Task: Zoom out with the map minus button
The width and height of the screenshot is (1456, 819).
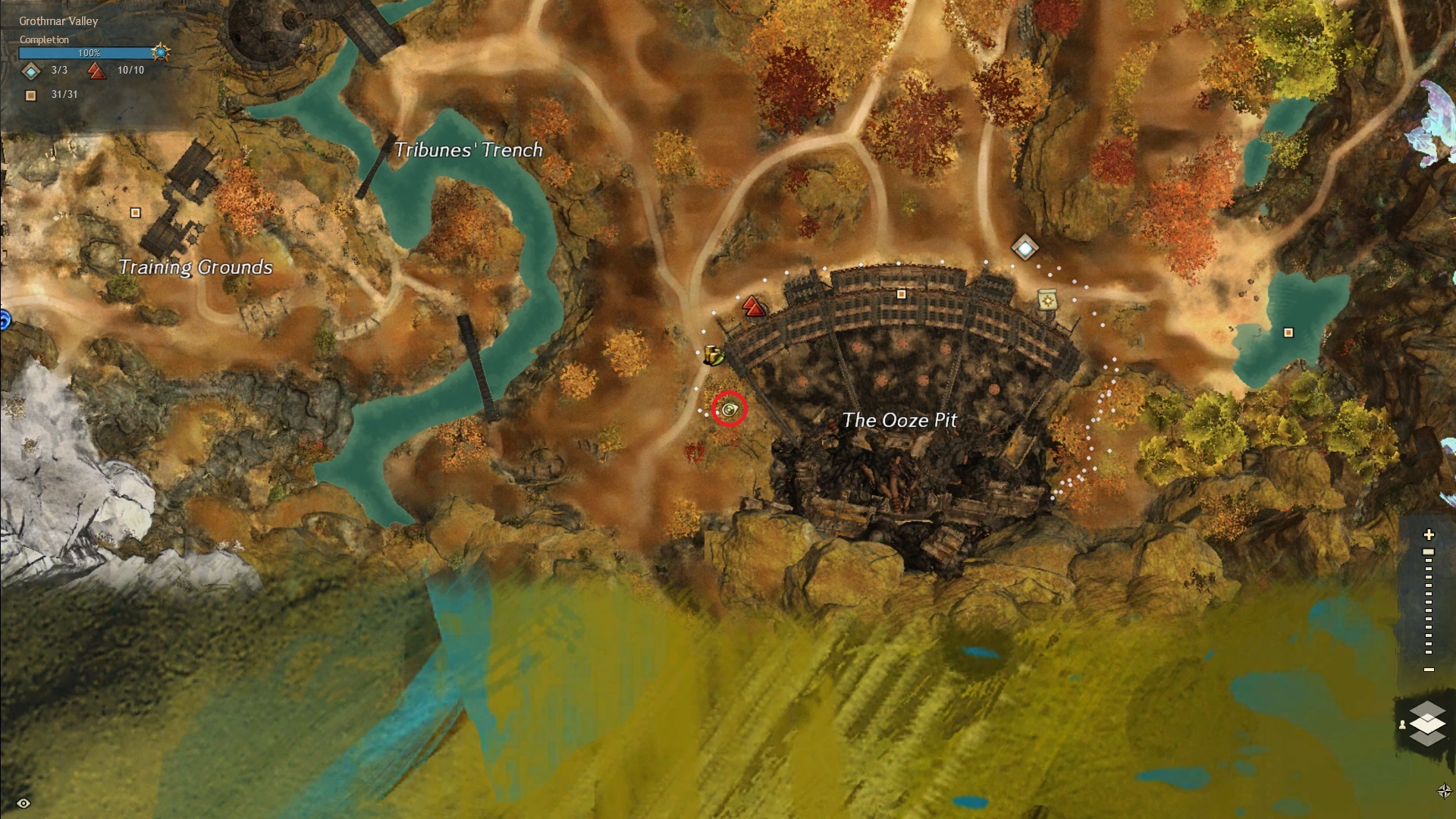Action: tap(1429, 670)
